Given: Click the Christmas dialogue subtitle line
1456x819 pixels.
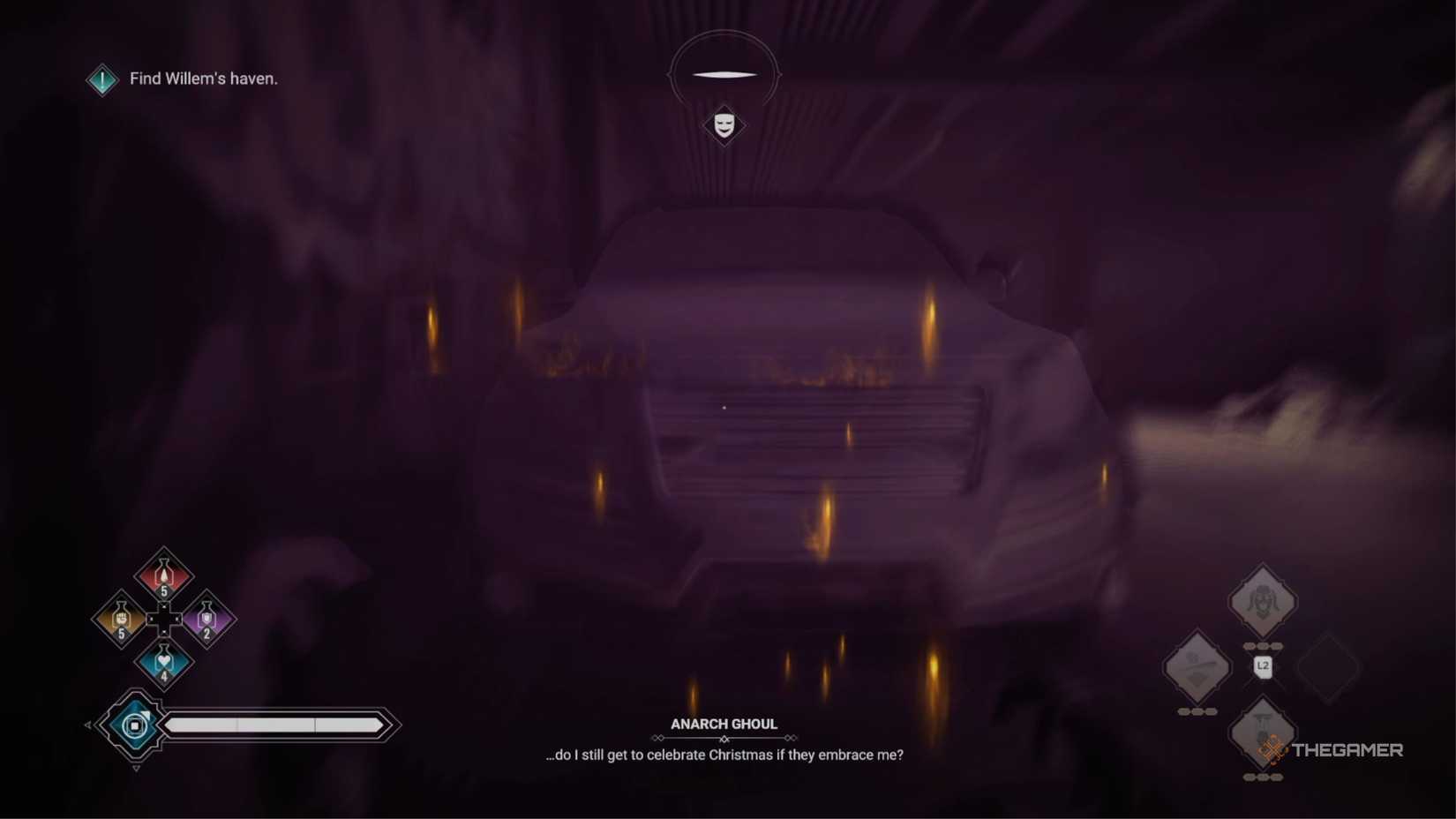Looking at the screenshot, I should pyautogui.click(x=724, y=755).
